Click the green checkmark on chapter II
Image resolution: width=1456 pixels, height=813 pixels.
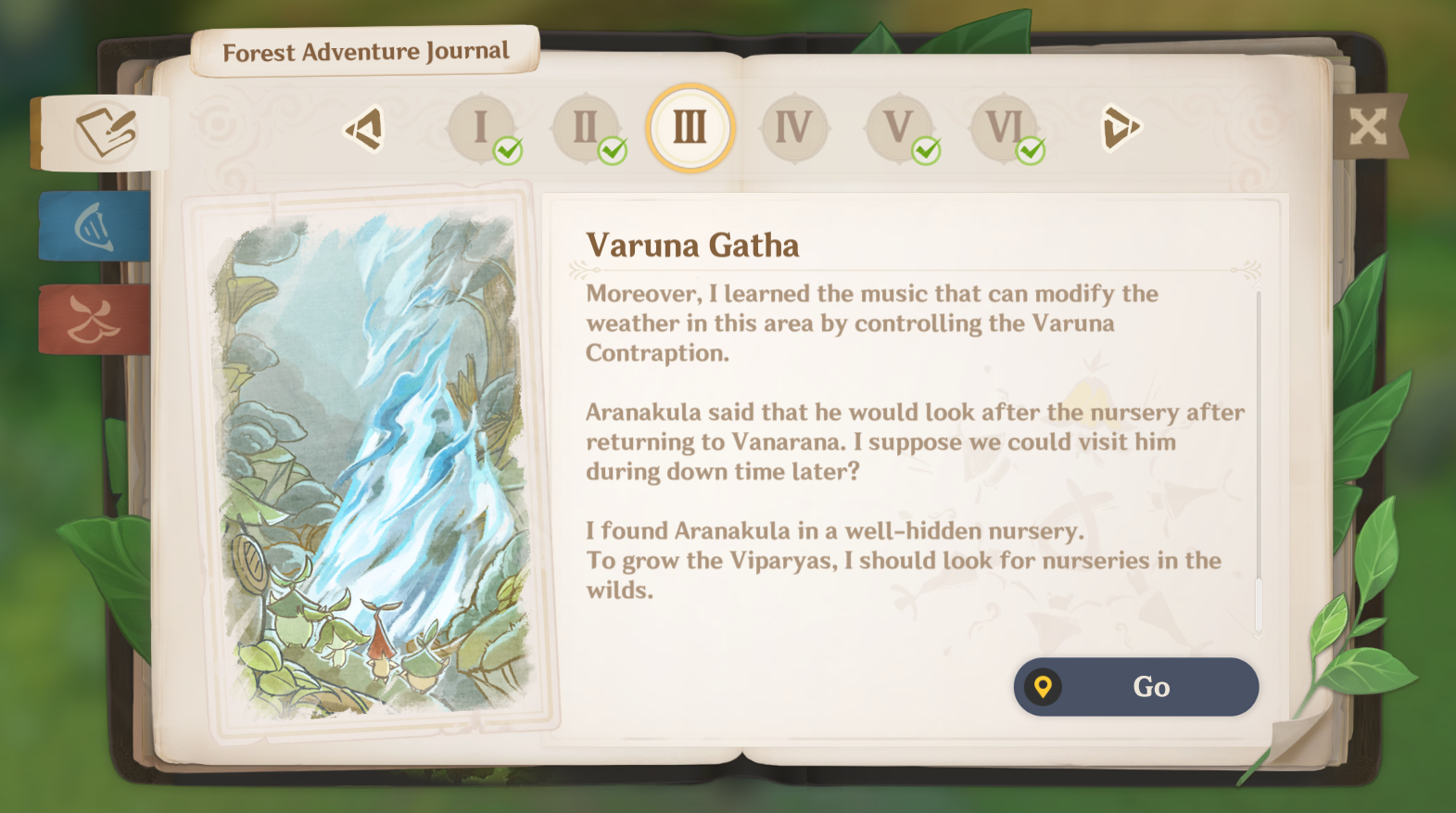pyautogui.click(x=612, y=151)
